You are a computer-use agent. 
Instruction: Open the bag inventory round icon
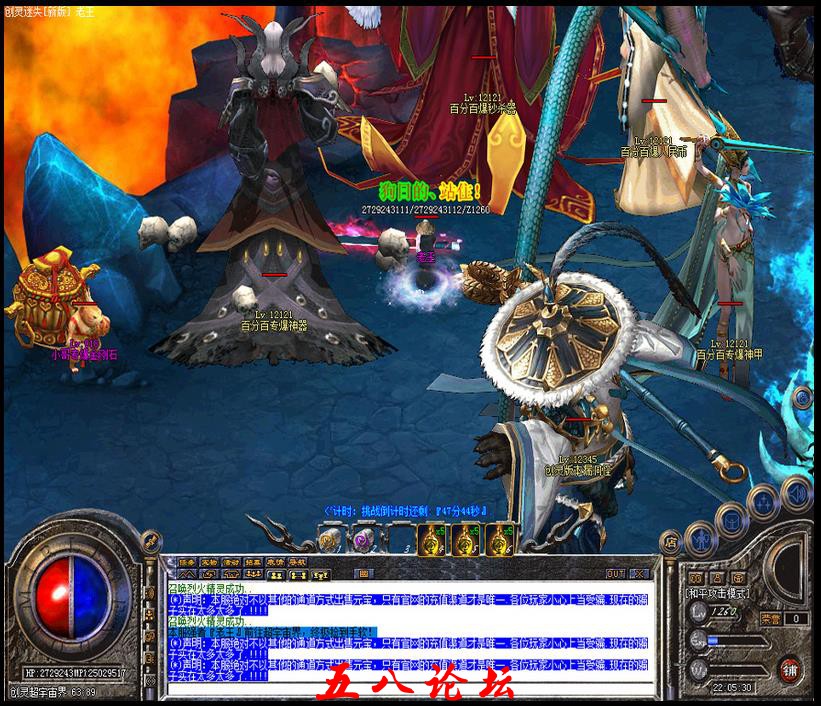click(731, 520)
